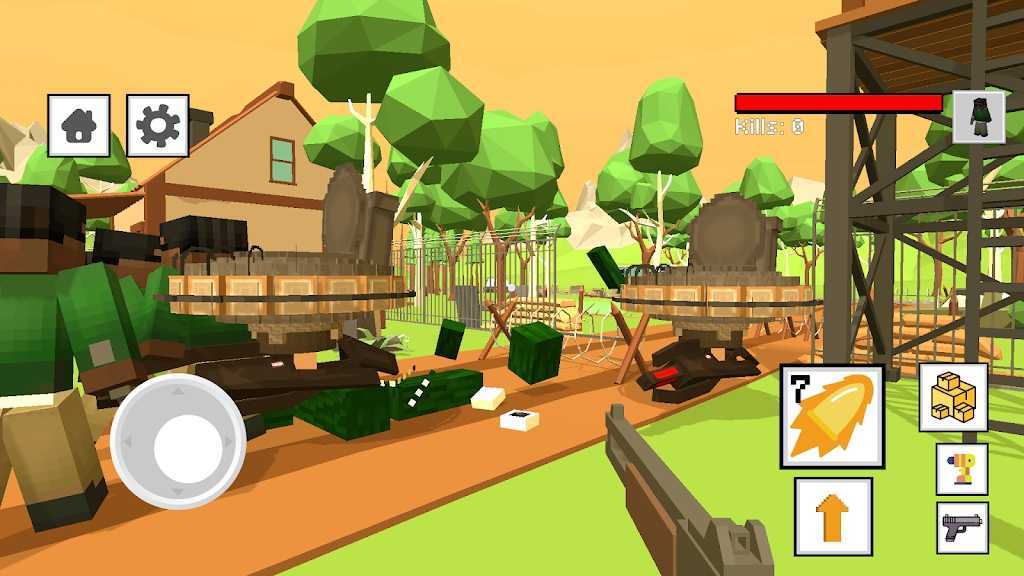Image resolution: width=1024 pixels, height=576 pixels.
Task: Fire using the flaming bullet button
Action: pyautogui.click(x=832, y=416)
